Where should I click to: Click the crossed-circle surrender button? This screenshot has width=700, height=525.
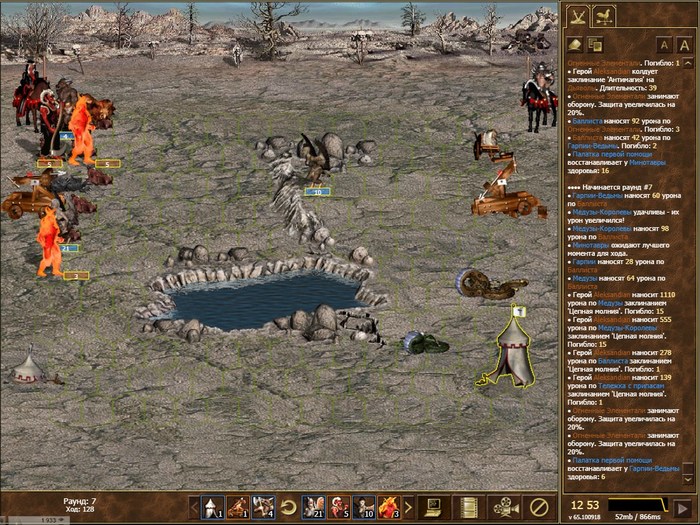[539, 506]
